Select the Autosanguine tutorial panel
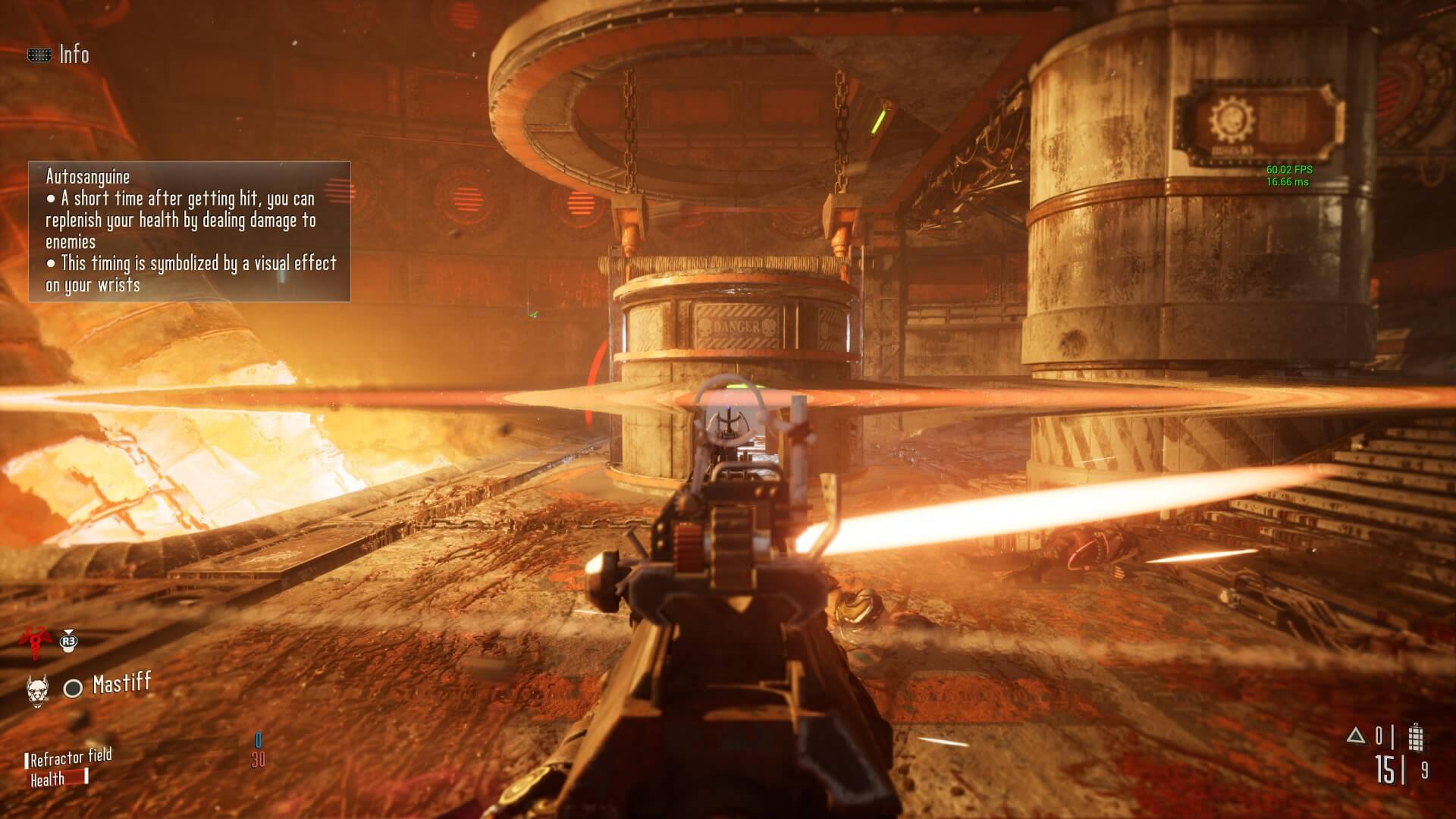The image size is (1456, 819). point(190,231)
